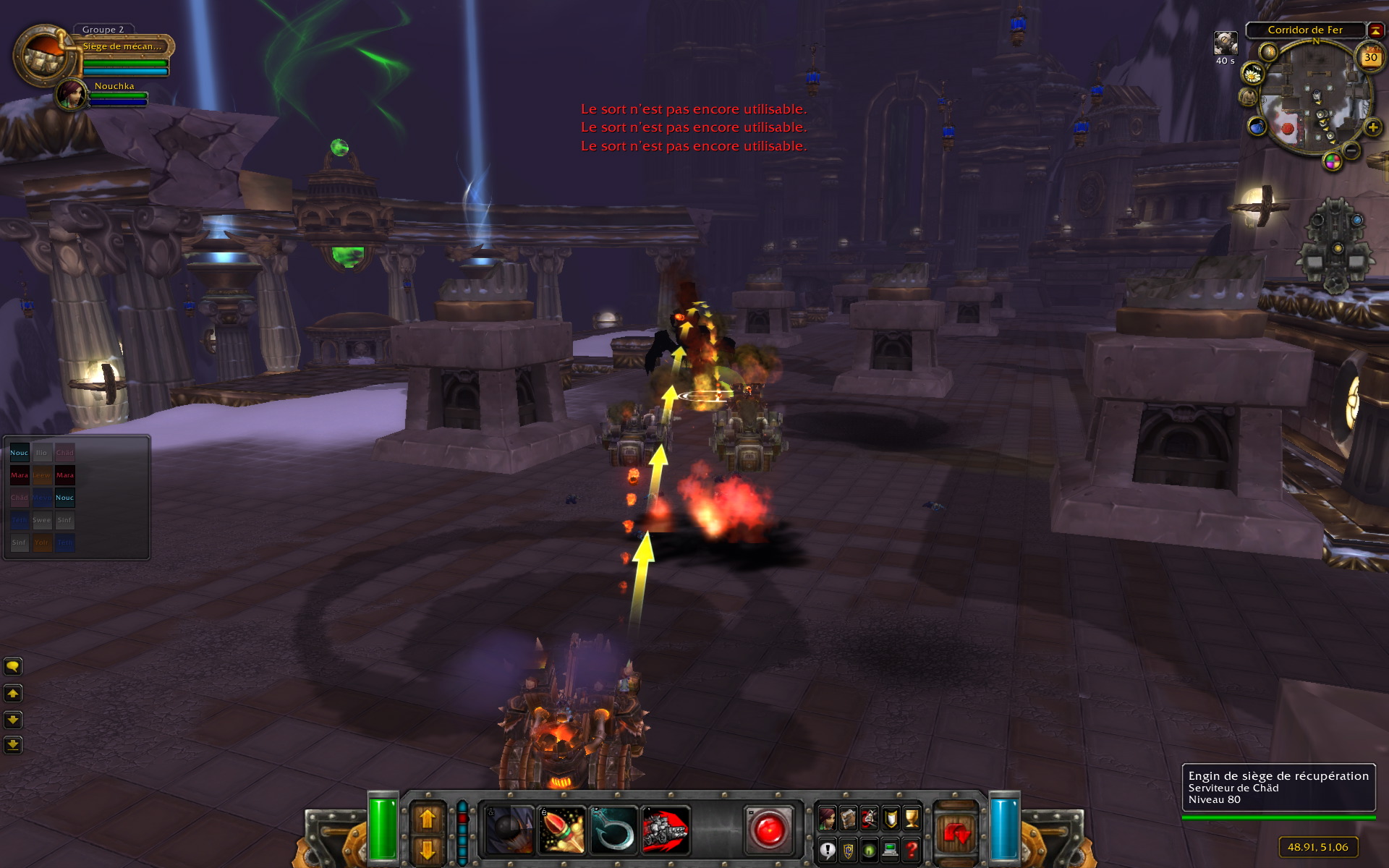1389x868 pixels.
Task: Jump chat to bottom with underlined arrow
Action: point(13,744)
